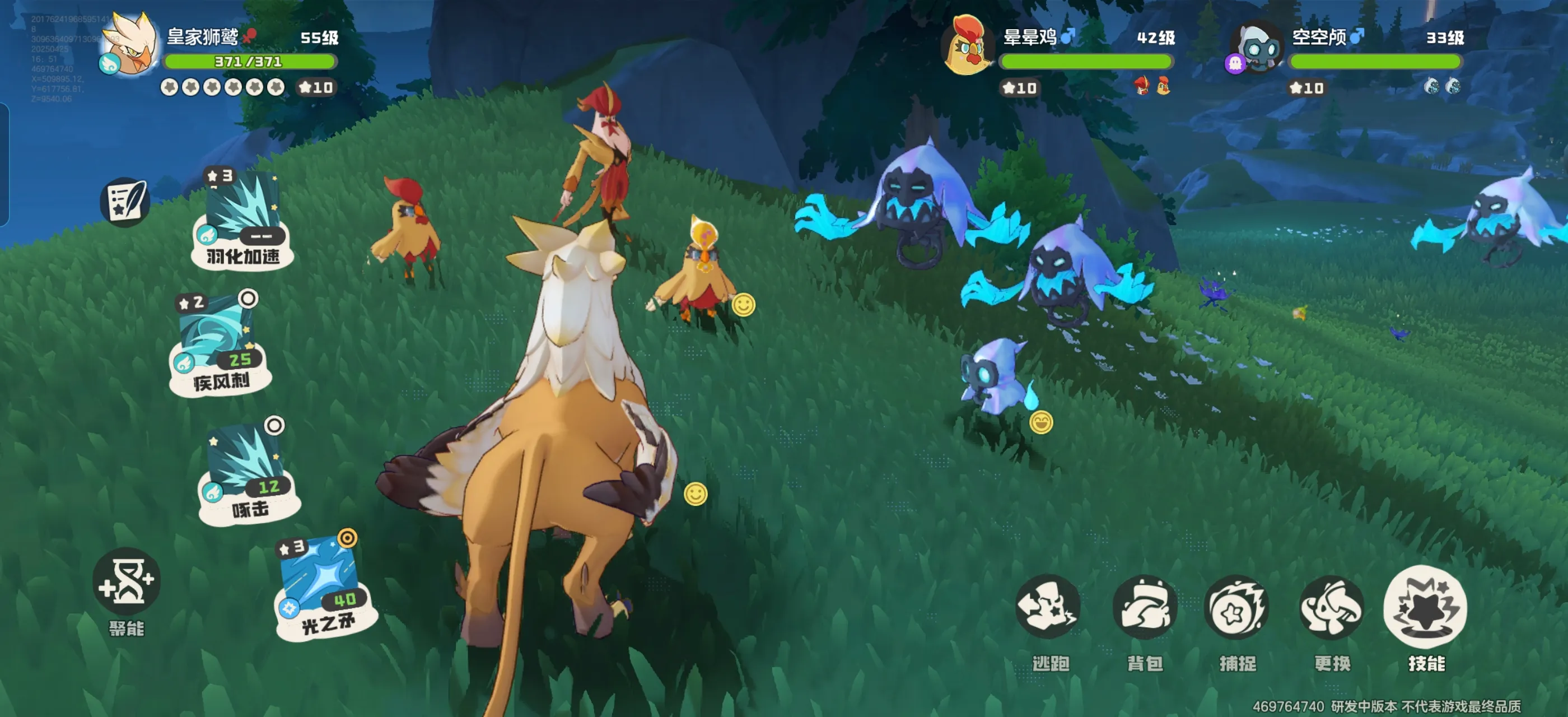This screenshot has width=1568, height=717.
Task: Choose the 捕捉 capture action
Action: coord(1237,607)
